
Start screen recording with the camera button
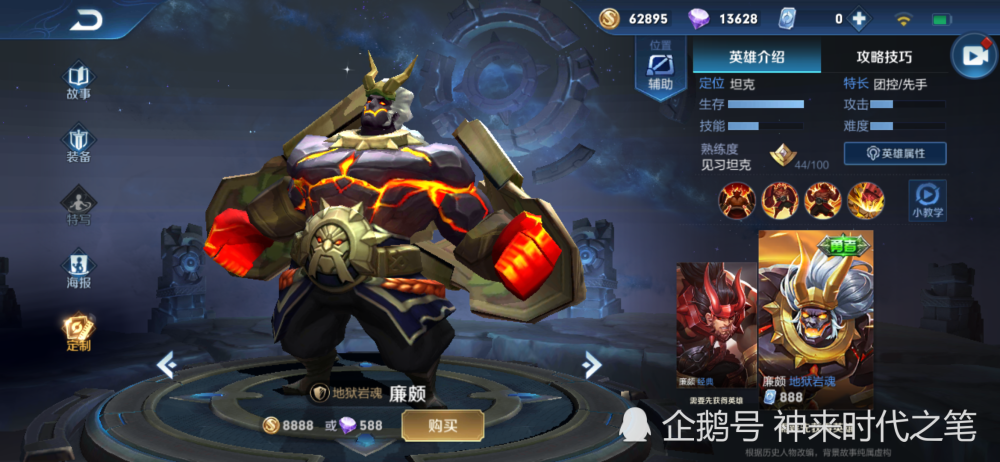[x=973, y=57]
